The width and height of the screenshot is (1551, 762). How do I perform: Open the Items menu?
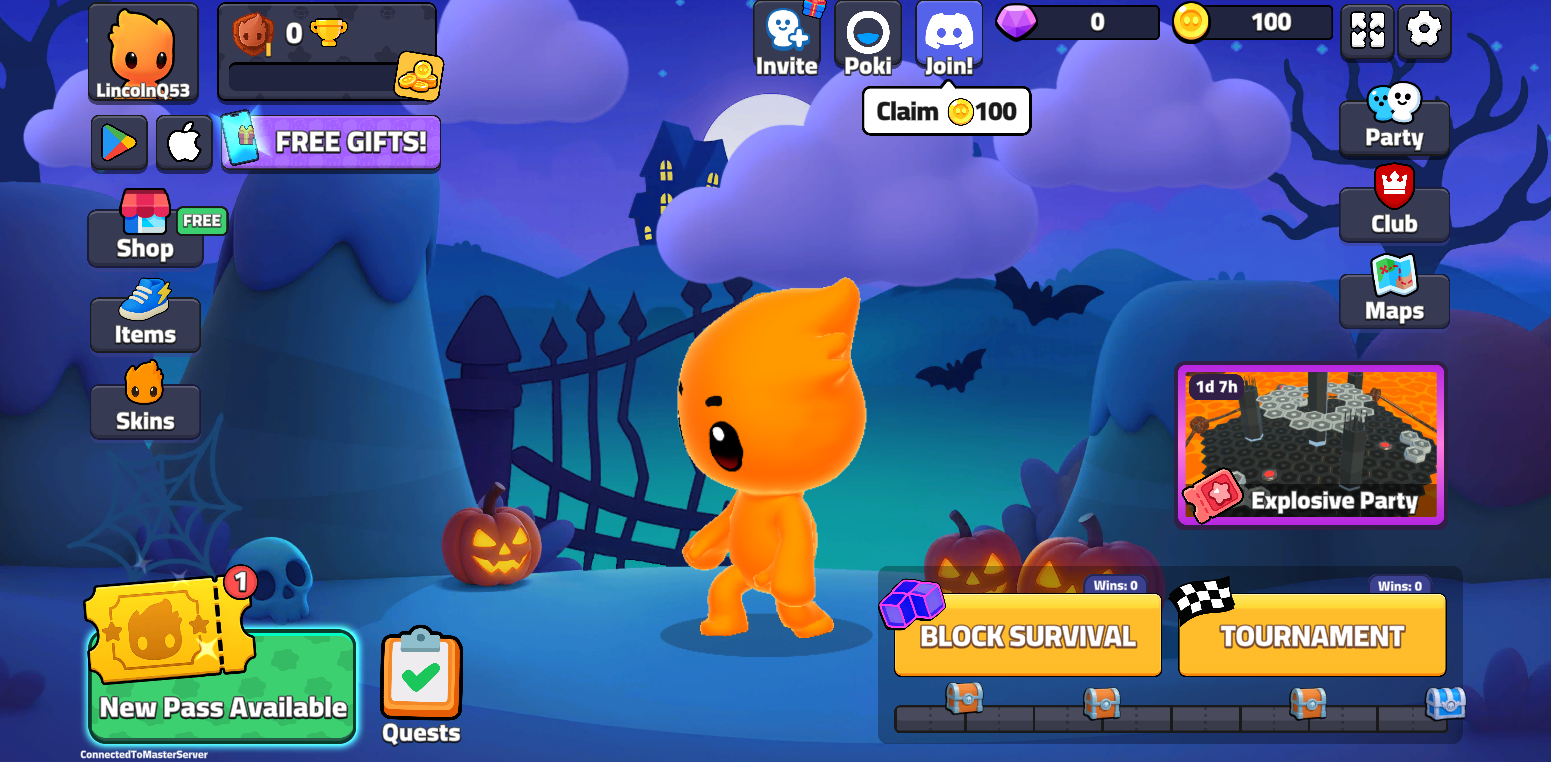(145, 322)
